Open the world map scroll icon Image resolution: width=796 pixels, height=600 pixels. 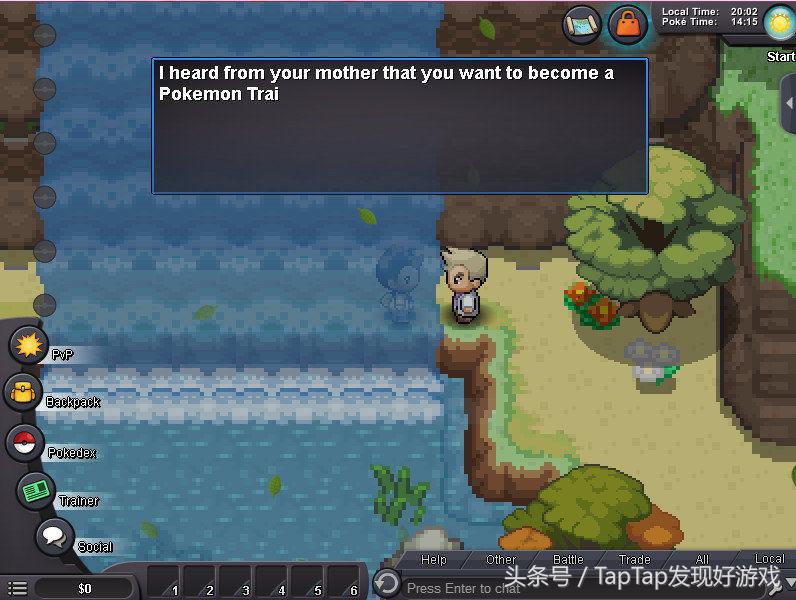tap(581, 22)
